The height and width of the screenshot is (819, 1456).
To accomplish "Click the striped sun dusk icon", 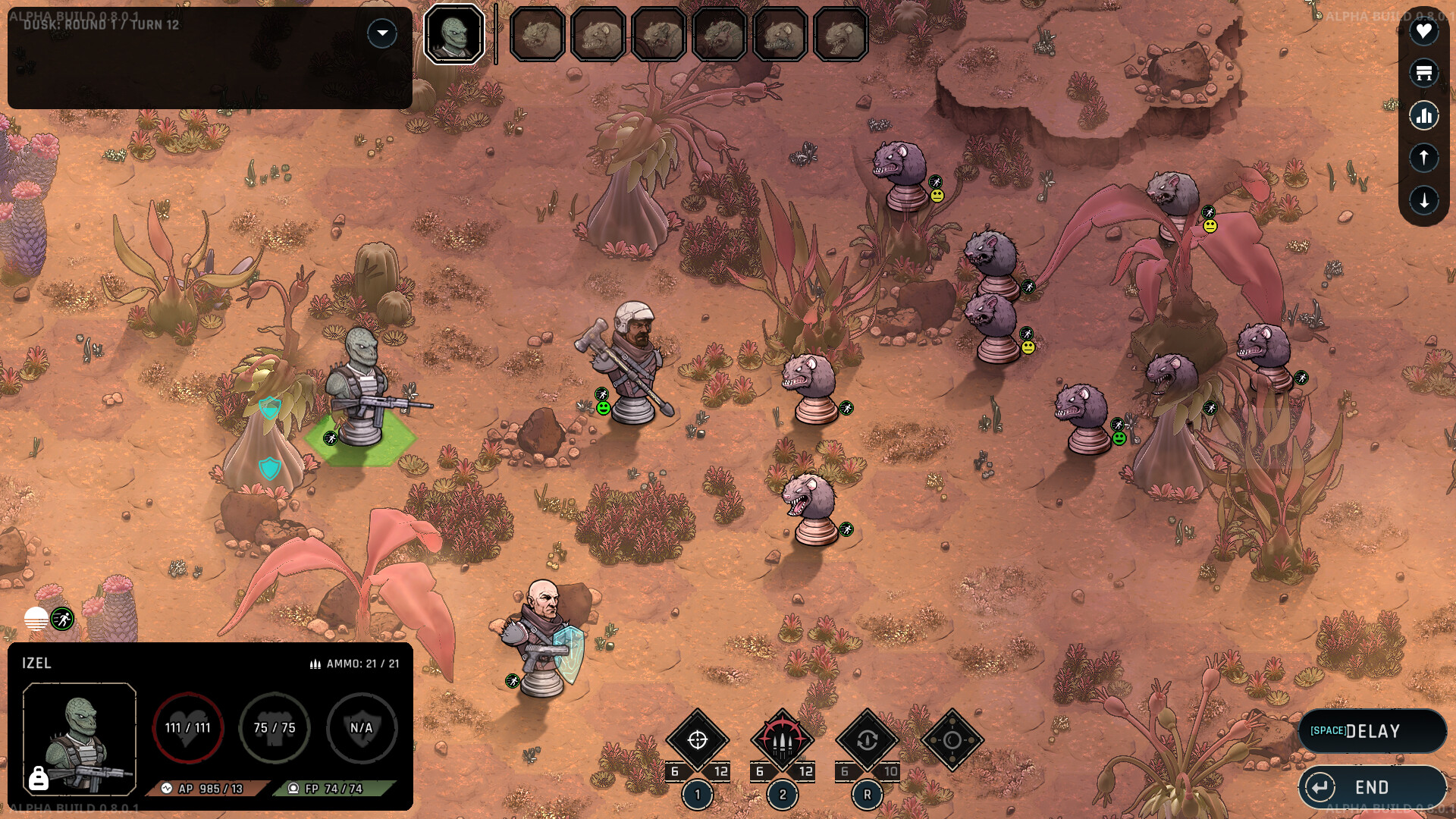I will point(36,620).
